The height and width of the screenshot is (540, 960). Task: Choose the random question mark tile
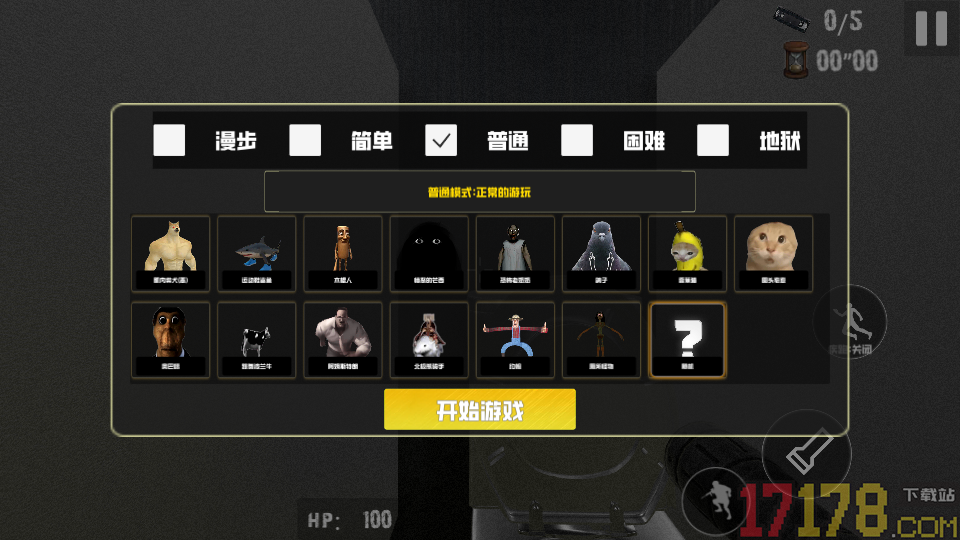coord(687,340)
